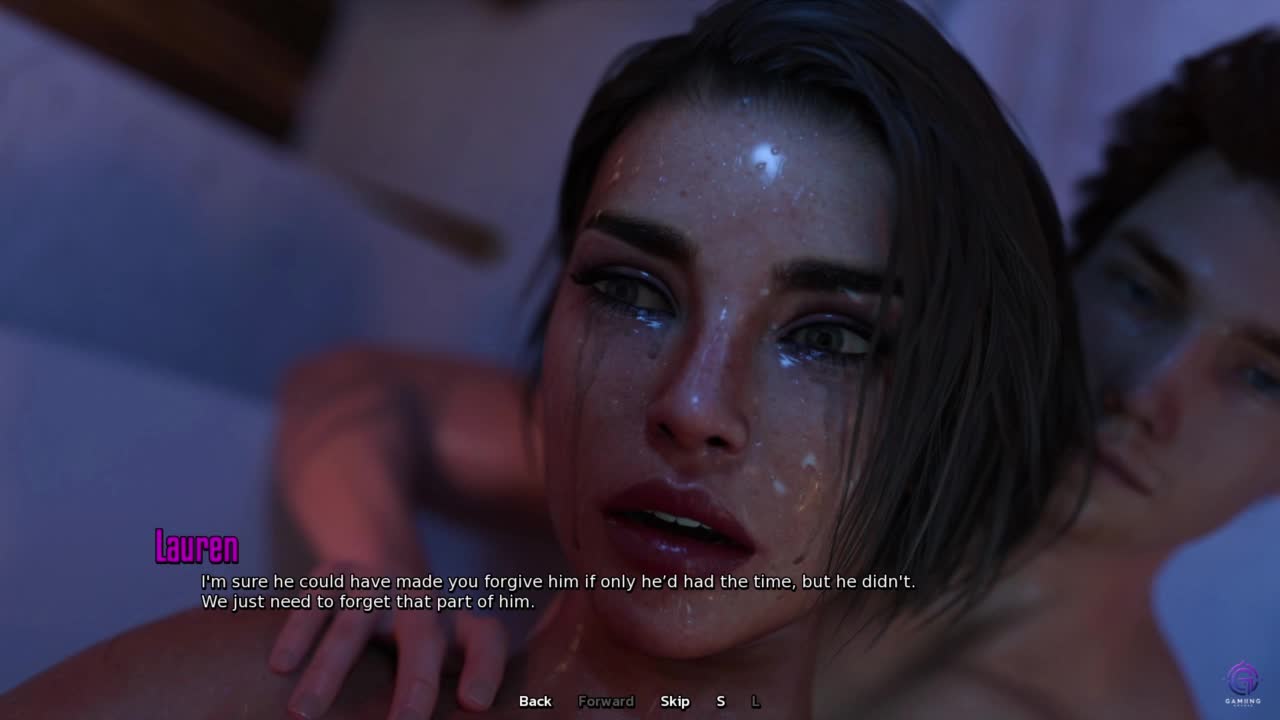Click the S quick-menu button
Viewport: 1280px width, 720px height.
pyautogui.click(x=720, y=701)
